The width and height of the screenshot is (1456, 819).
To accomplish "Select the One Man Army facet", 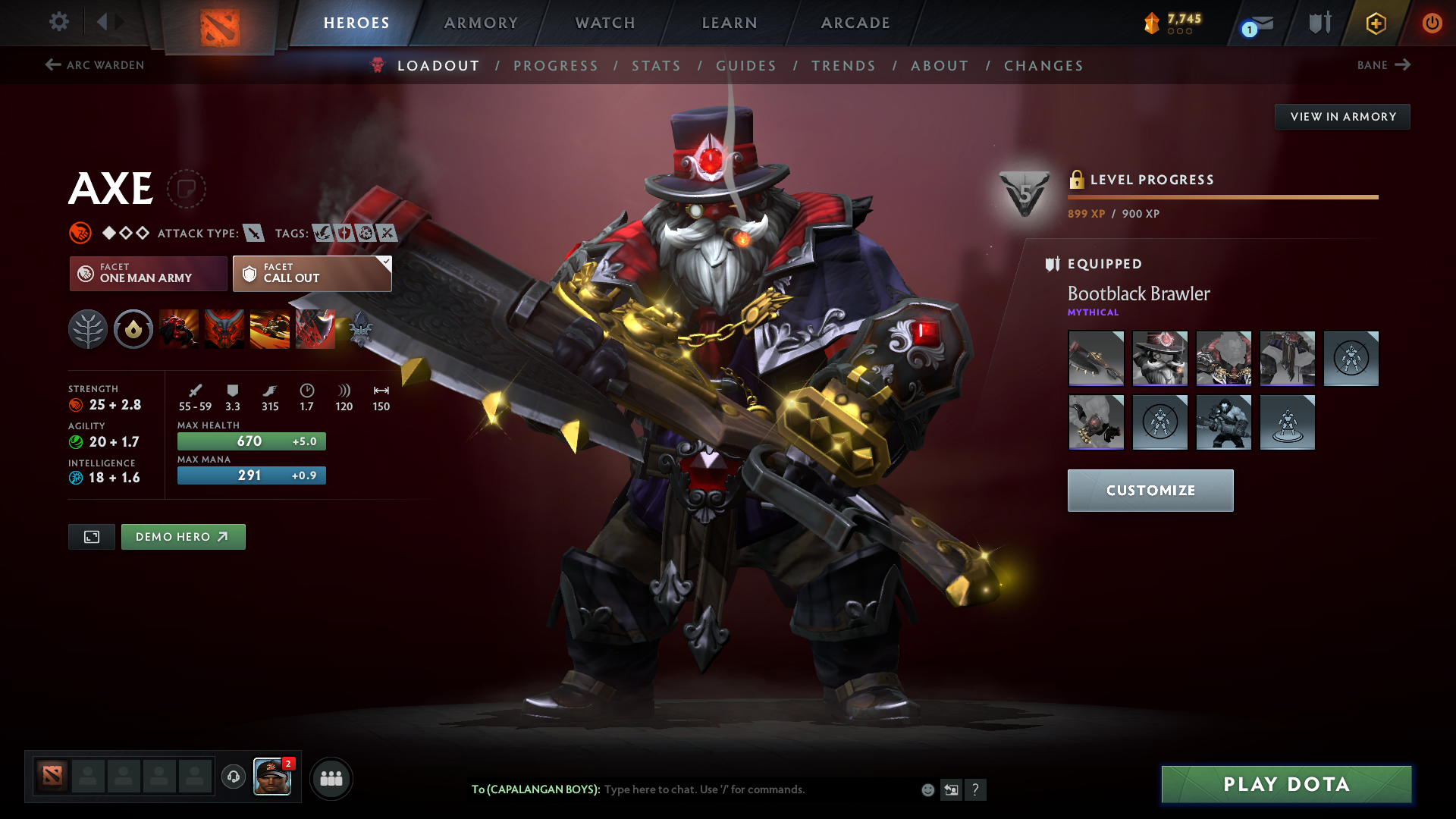I will [x=149, y=274].
